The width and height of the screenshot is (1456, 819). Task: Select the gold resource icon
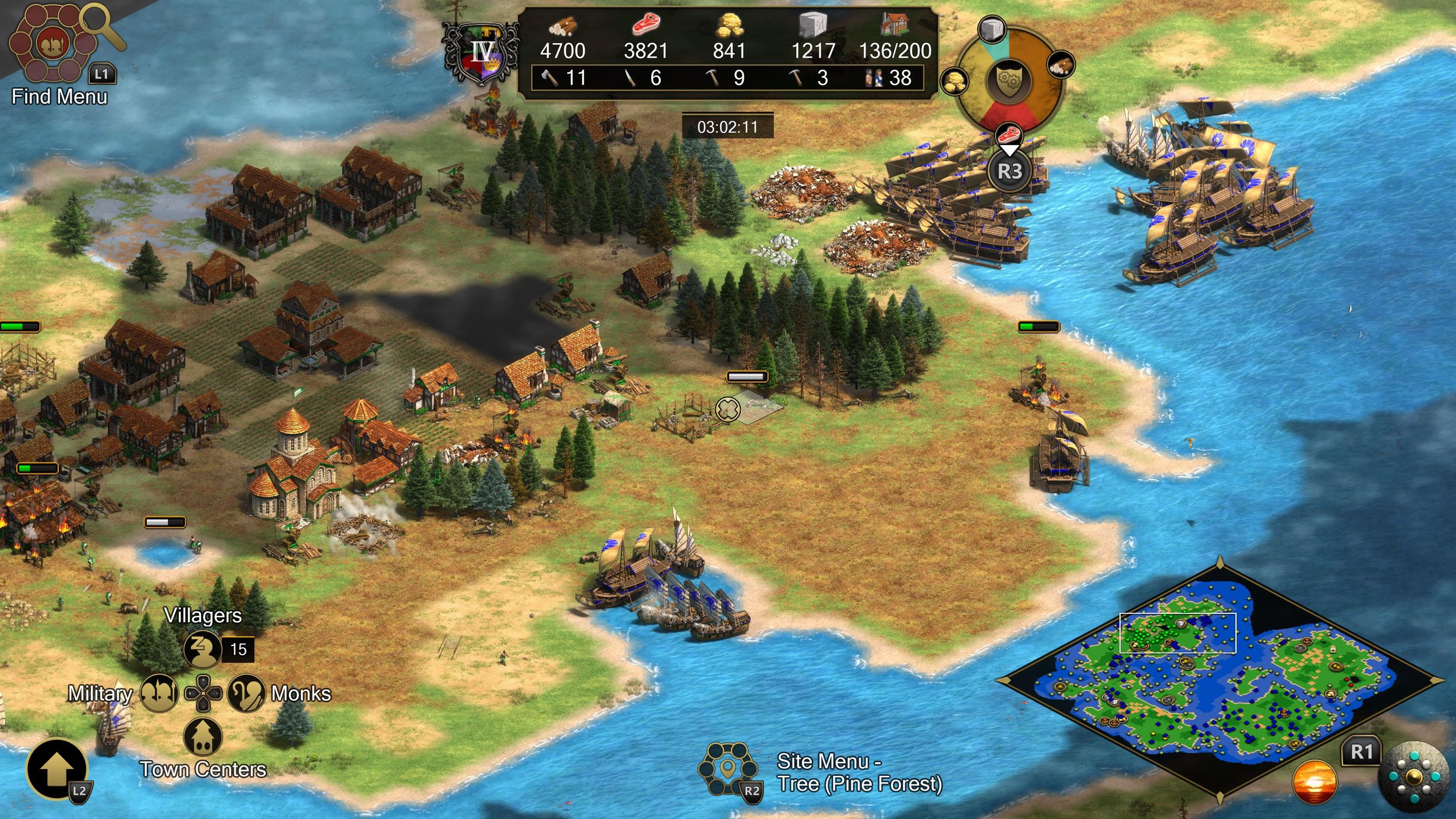click(x=729, y=26)
